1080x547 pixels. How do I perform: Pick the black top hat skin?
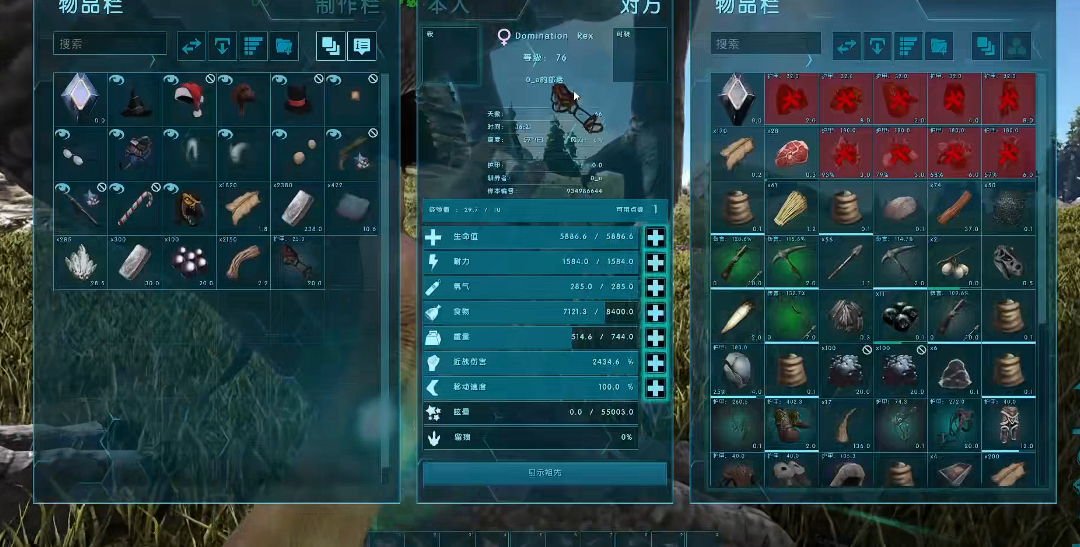coord(297,99)
